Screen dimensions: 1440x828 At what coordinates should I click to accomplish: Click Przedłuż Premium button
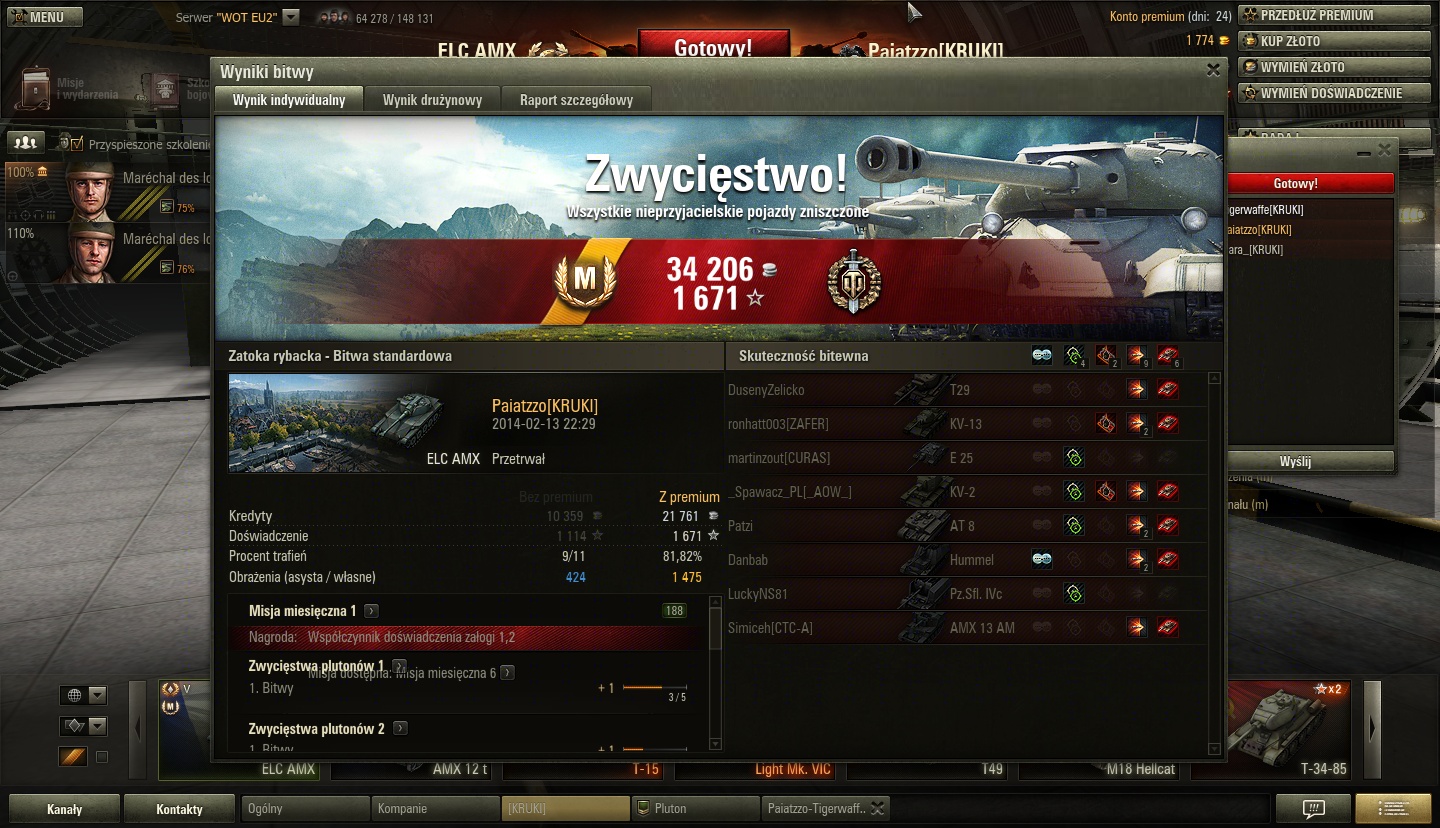click(x=1334, y=15)
